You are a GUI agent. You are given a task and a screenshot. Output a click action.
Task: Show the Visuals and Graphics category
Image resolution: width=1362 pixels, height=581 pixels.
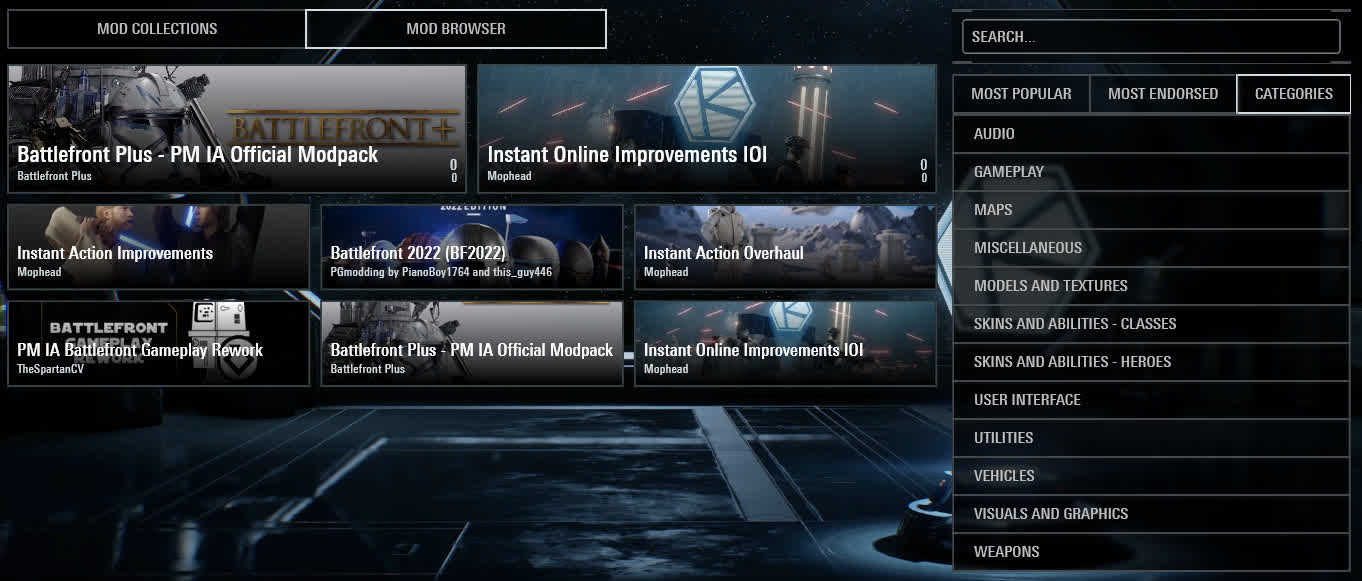click(x=1150, y=514)
